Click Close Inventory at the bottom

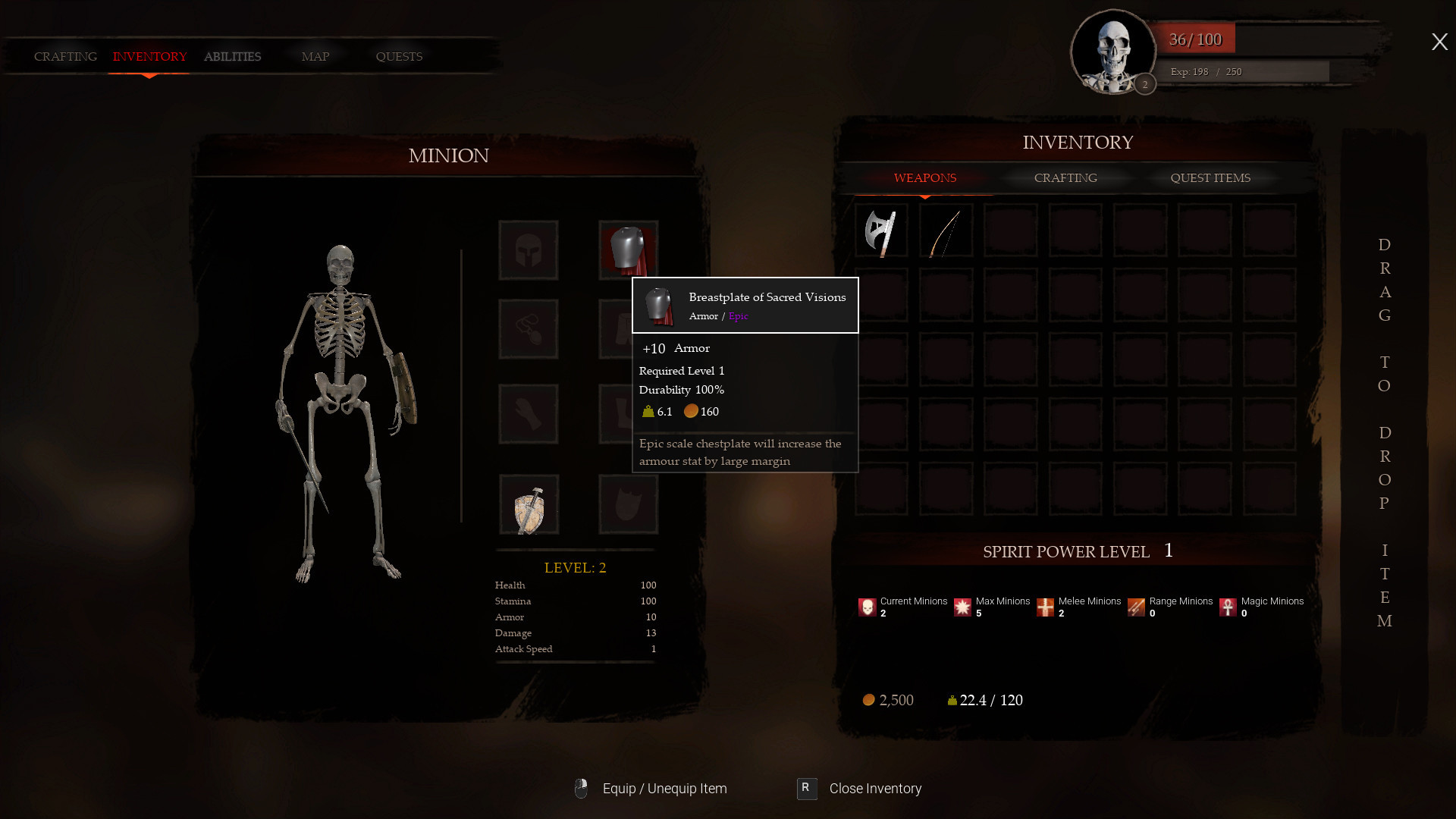[874, 789]
